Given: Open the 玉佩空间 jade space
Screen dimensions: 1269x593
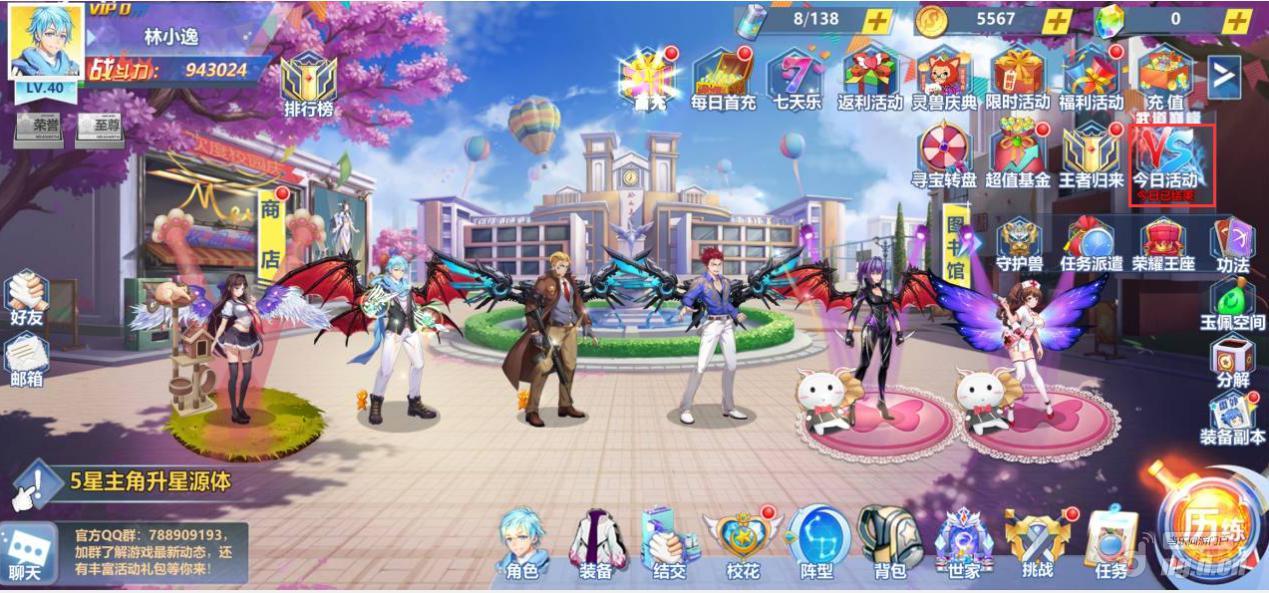Looking at the screenshot, I should 1232,303.
